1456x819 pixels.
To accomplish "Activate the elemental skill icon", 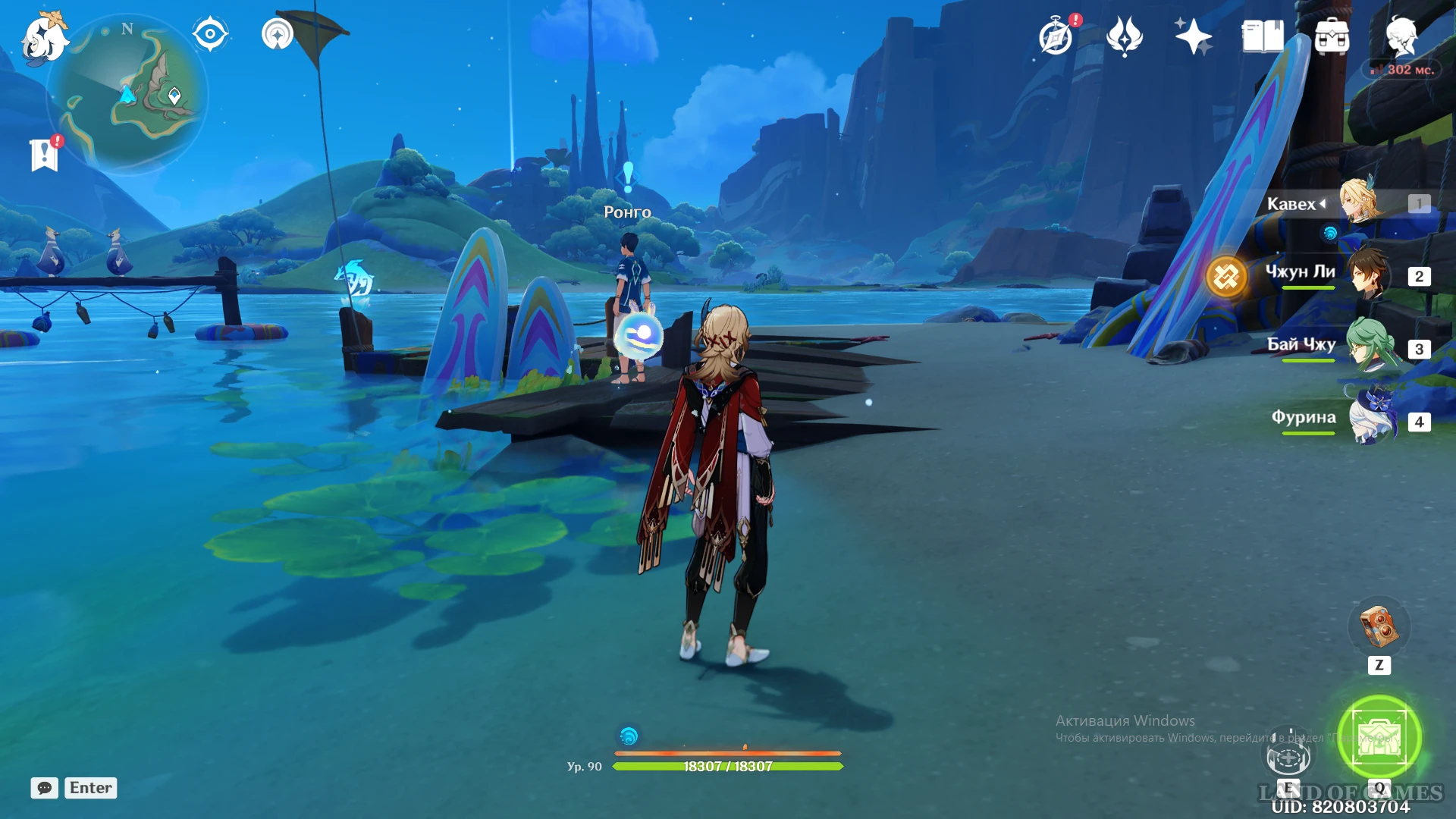I will coord(1288,755).
